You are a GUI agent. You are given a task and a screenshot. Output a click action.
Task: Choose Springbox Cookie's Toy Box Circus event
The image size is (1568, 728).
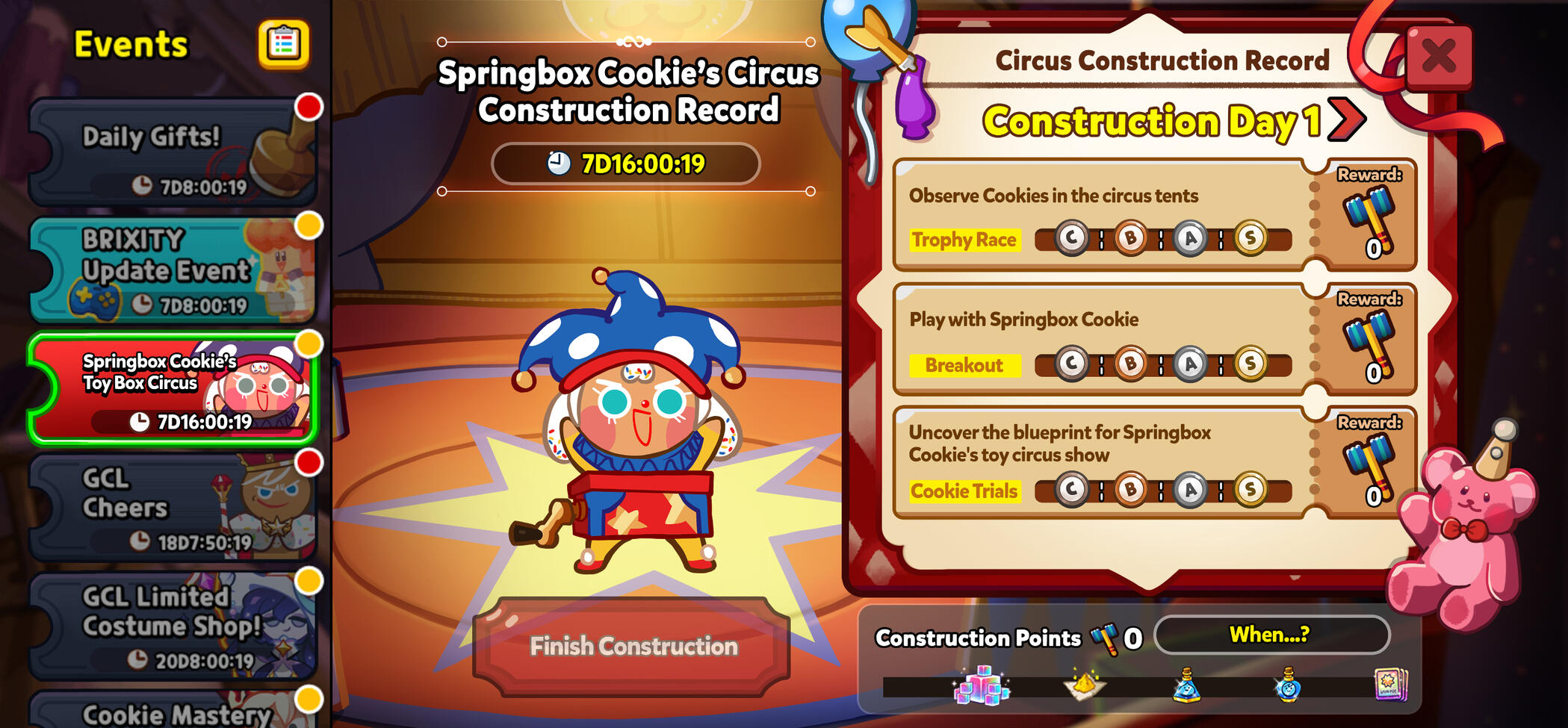[172, 390]
